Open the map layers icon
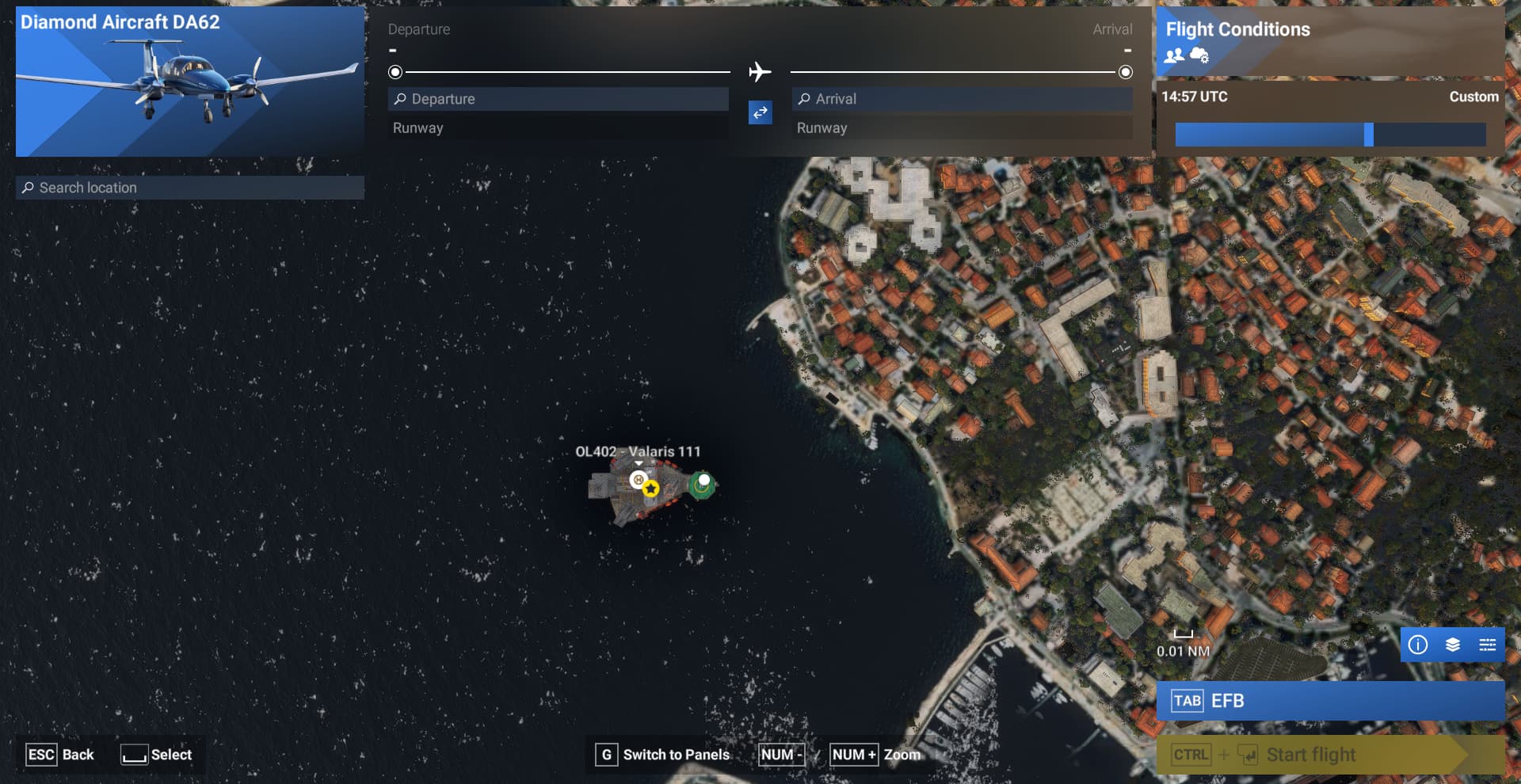Screen dimensions: 1521x784 1453,645
